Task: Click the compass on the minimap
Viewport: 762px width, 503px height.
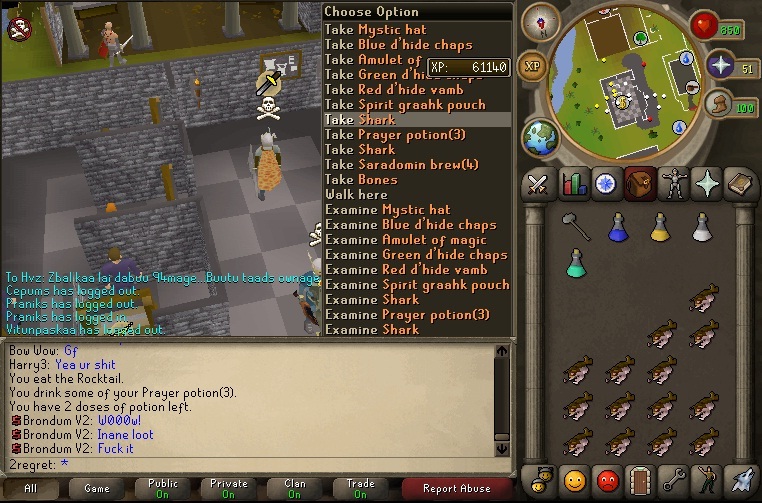Action: tap(547, 19)
